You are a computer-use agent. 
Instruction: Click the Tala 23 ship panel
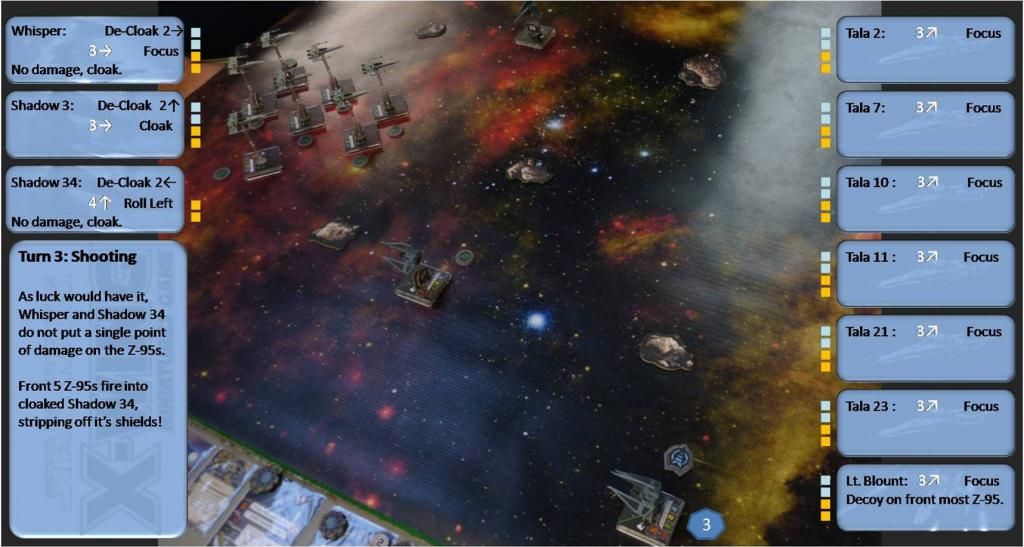pyautogui.click(x=925, y=422)
